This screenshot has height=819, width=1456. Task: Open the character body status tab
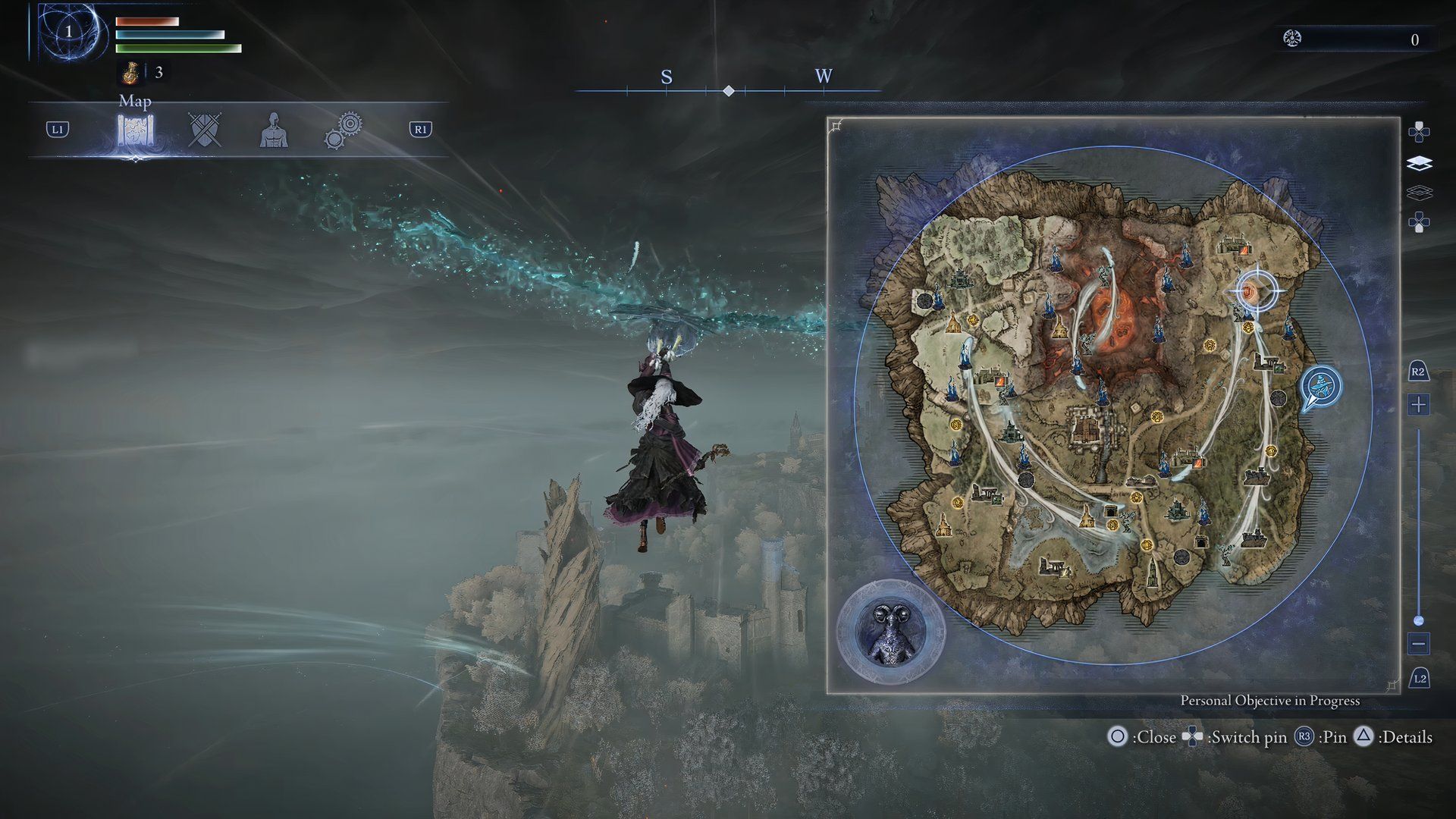click(274, 130)
